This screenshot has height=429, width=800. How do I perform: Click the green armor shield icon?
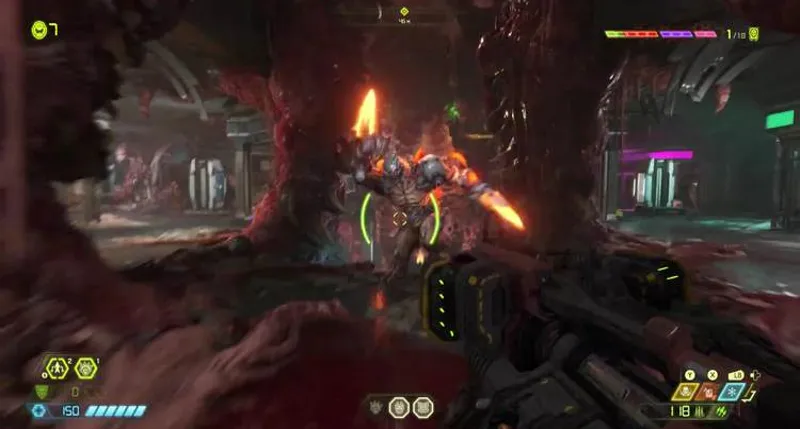(40, 391)
